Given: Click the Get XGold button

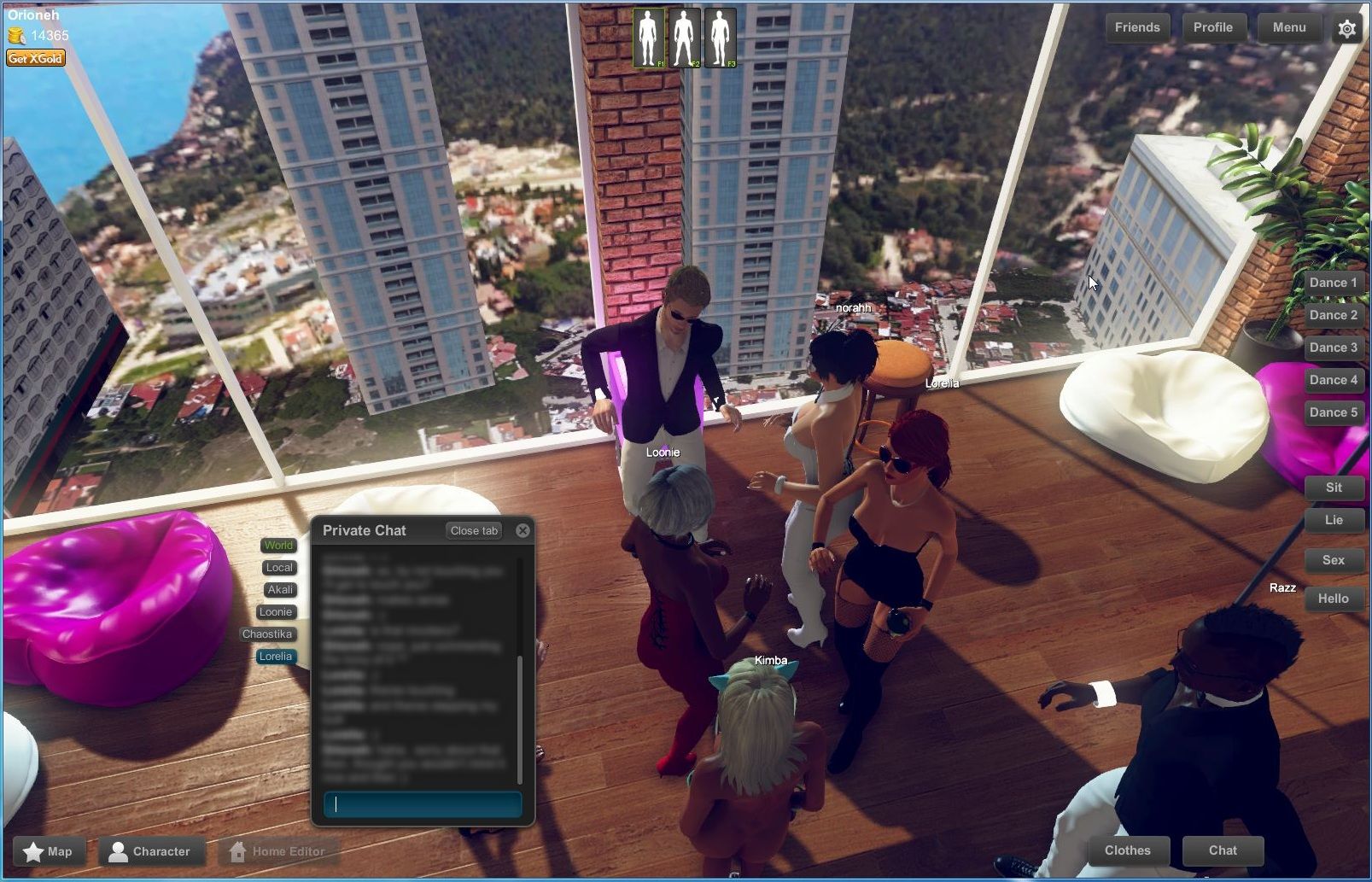Looking at the screenshot, I should [36, 58].
